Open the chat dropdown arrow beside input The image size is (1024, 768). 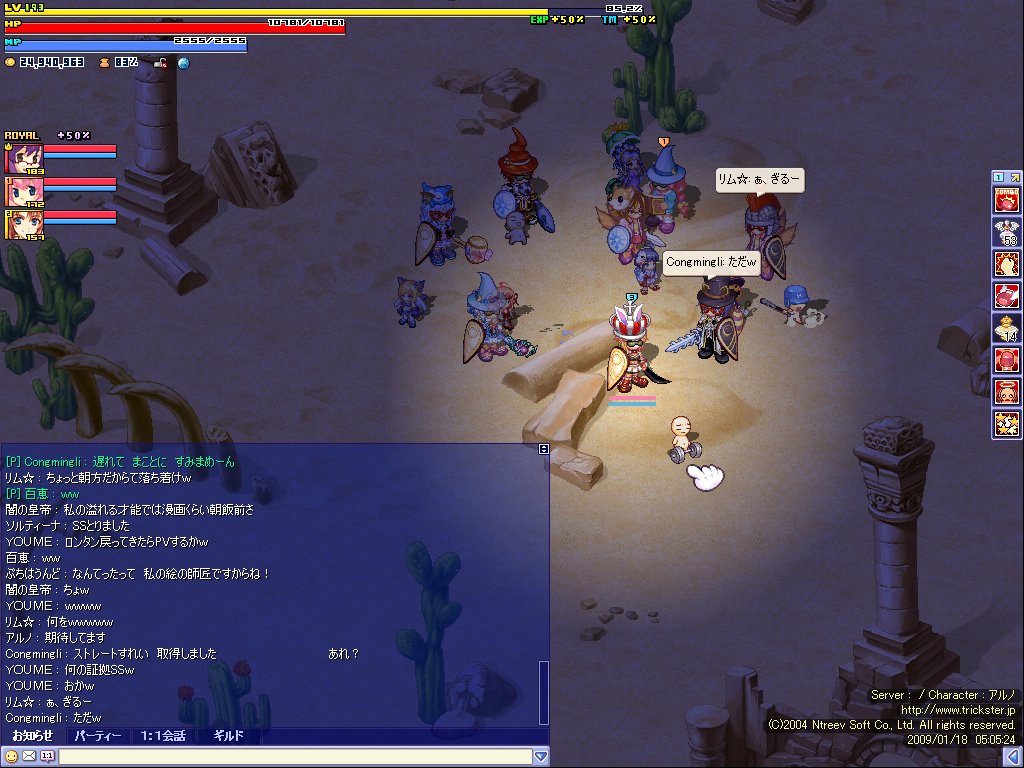coord(541,757)
